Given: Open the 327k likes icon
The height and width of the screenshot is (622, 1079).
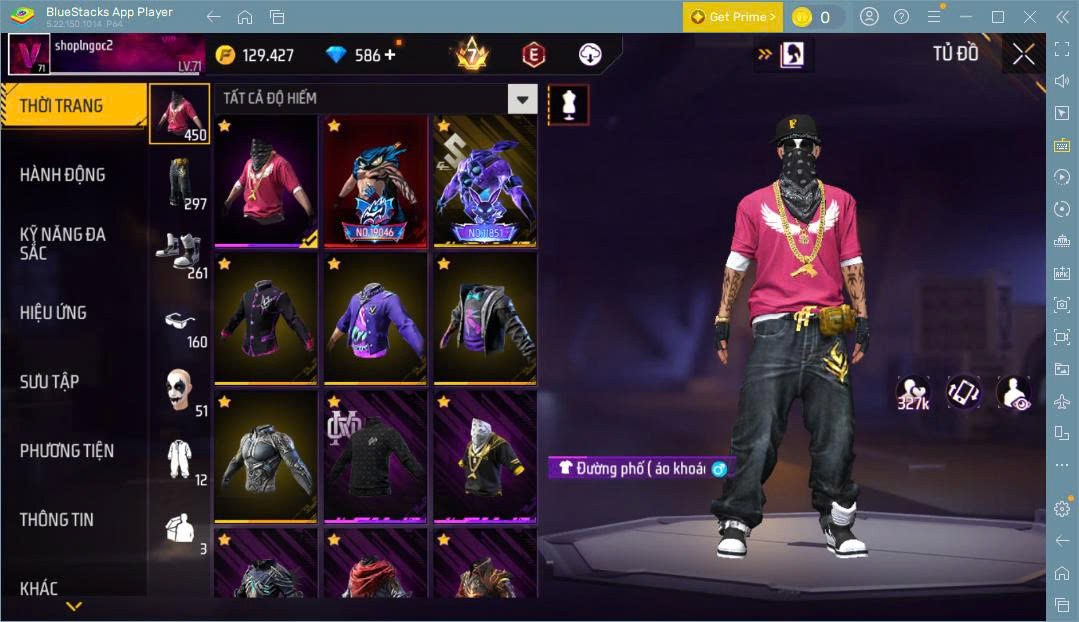Looking at the screenshot, I should tap(912, 393).
